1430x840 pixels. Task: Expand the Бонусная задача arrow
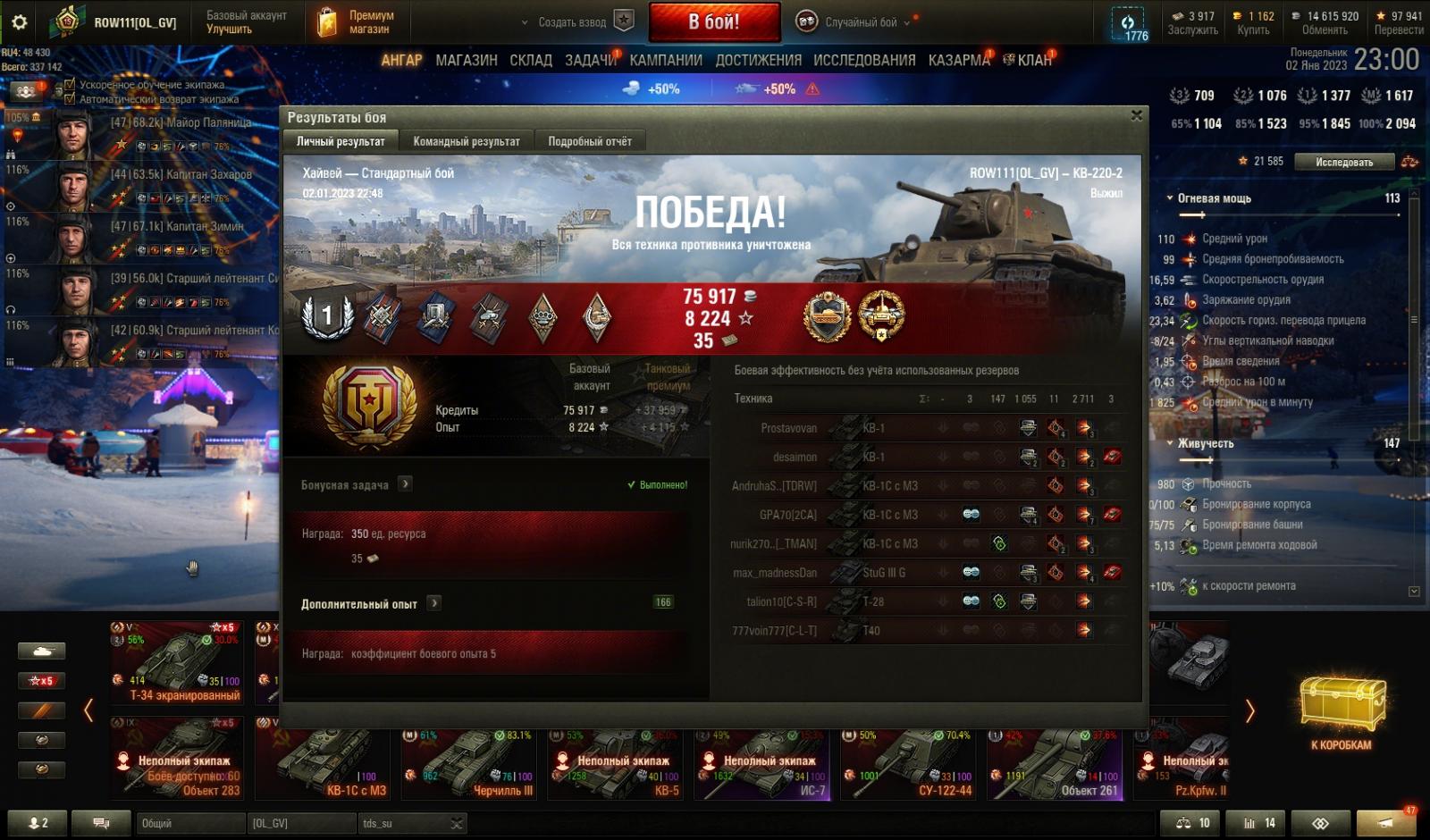[x=405, y=484]
